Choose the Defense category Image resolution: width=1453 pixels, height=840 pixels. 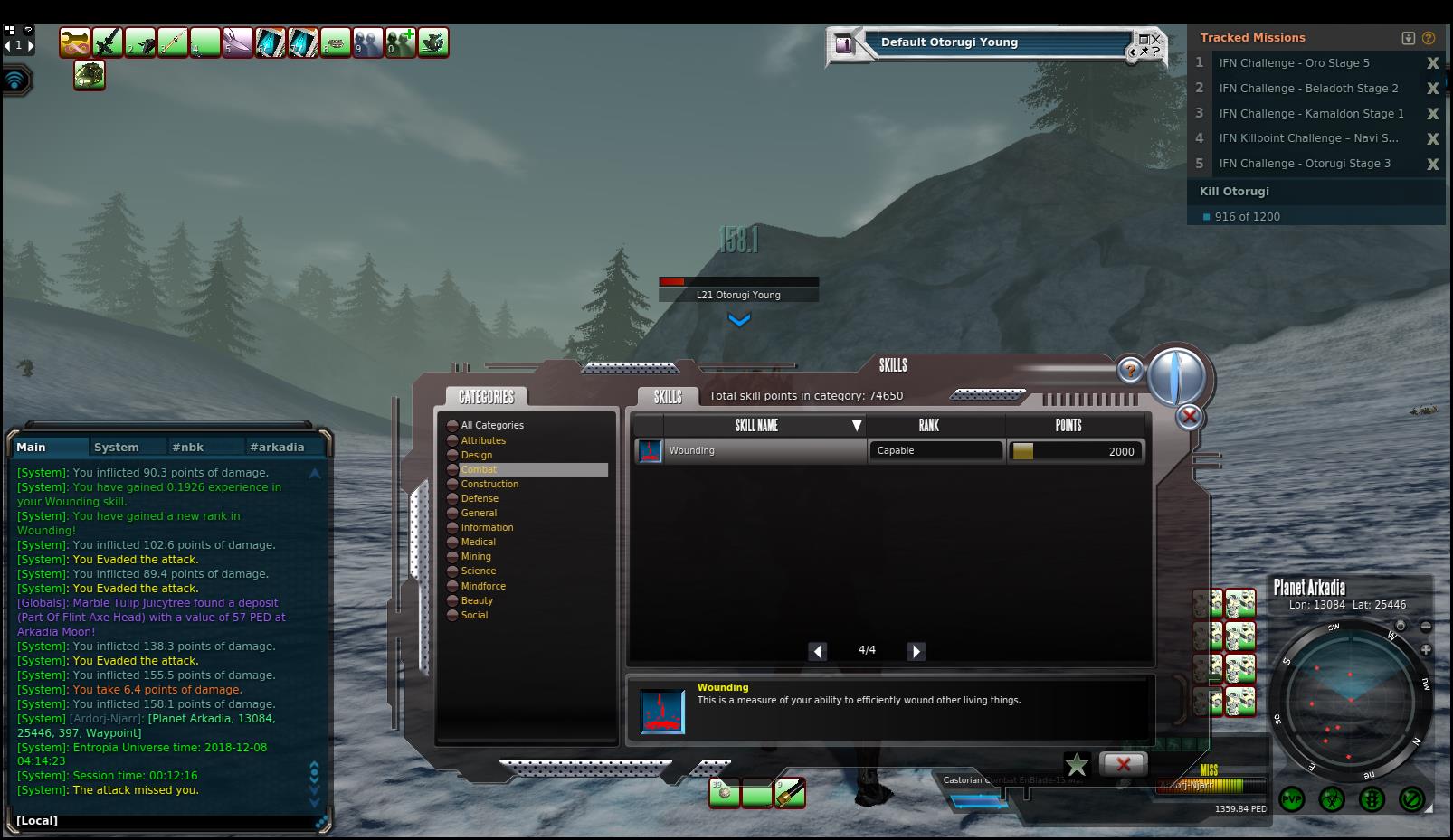pyautogui.click(x=480, y=498)
